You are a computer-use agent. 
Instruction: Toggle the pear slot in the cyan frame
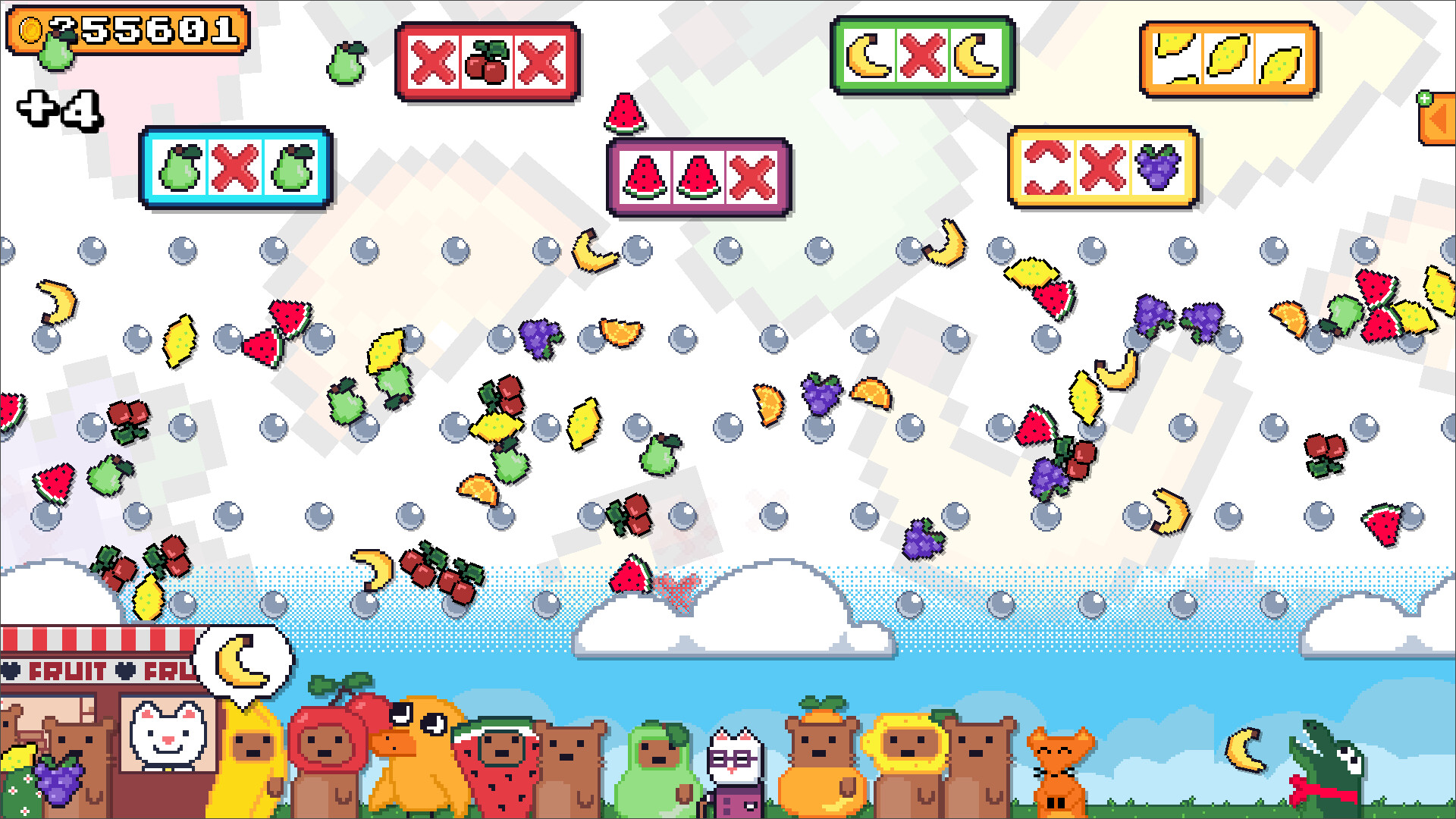pyautogui.click(x=234, y=168)
